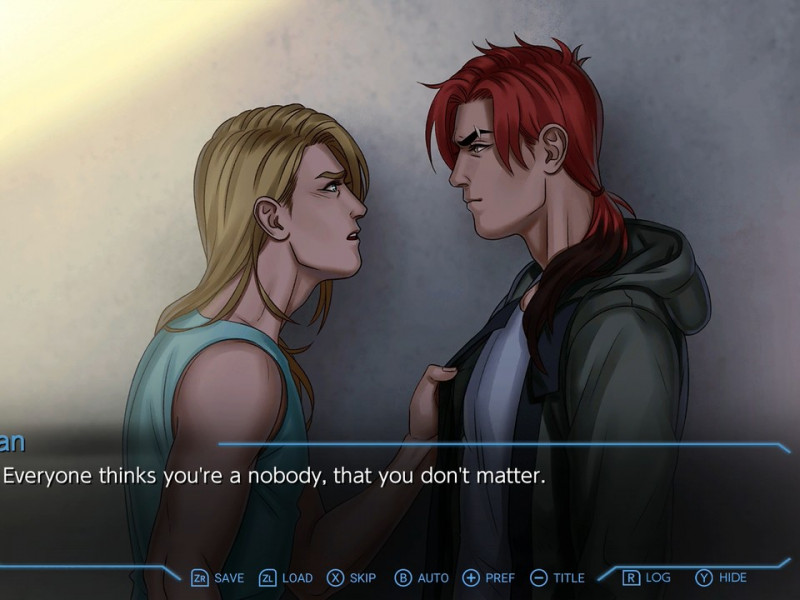Activate SKIP in the quick menu
Viewport: 800px width, 600px height.
point(352,578)
